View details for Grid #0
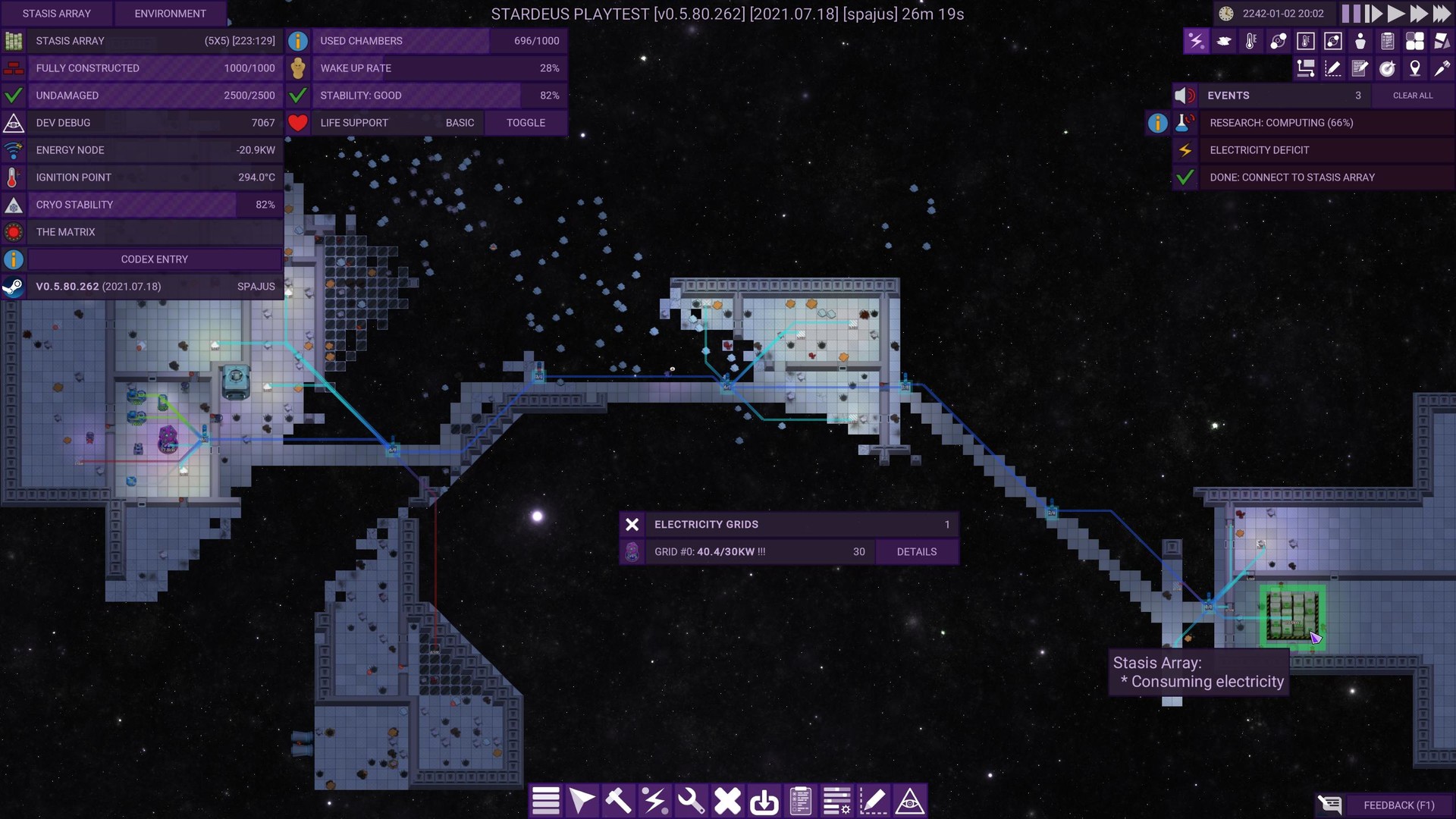The image size is (1456, 819). point(916,552)
